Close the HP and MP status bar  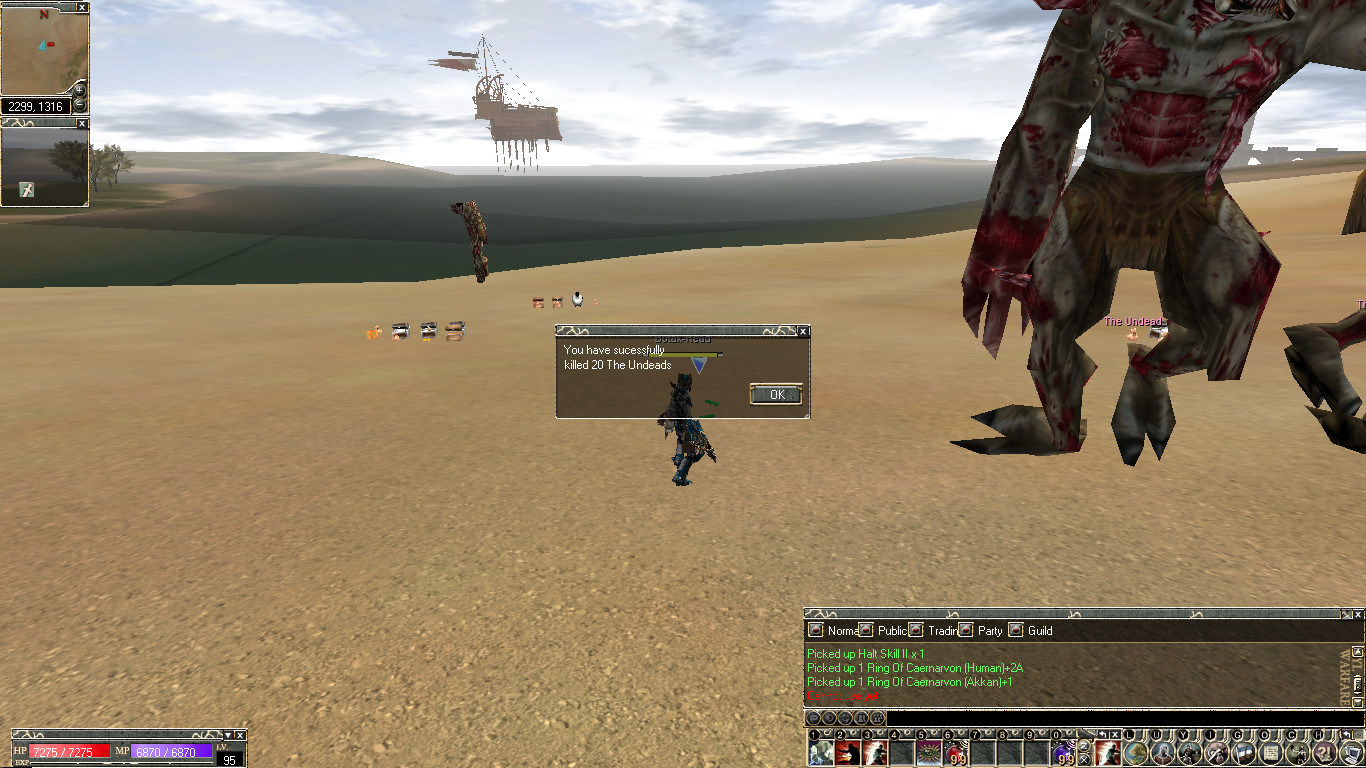click(240, 735)
